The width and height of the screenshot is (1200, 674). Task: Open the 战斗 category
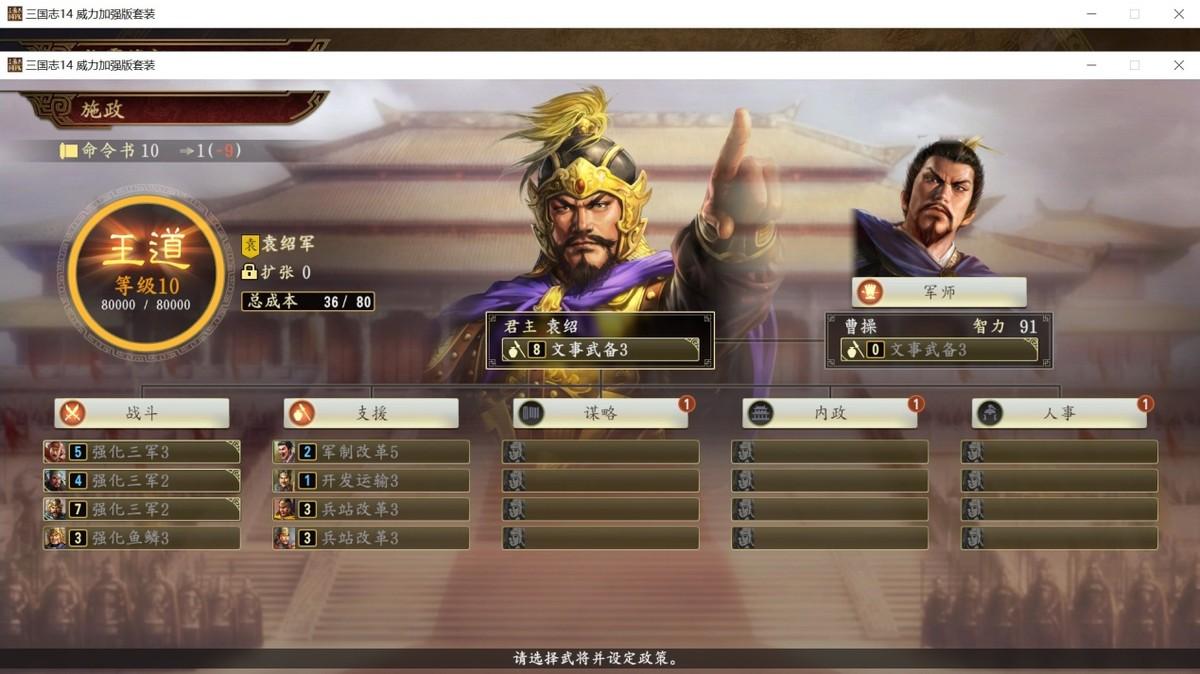coord(142,413)
